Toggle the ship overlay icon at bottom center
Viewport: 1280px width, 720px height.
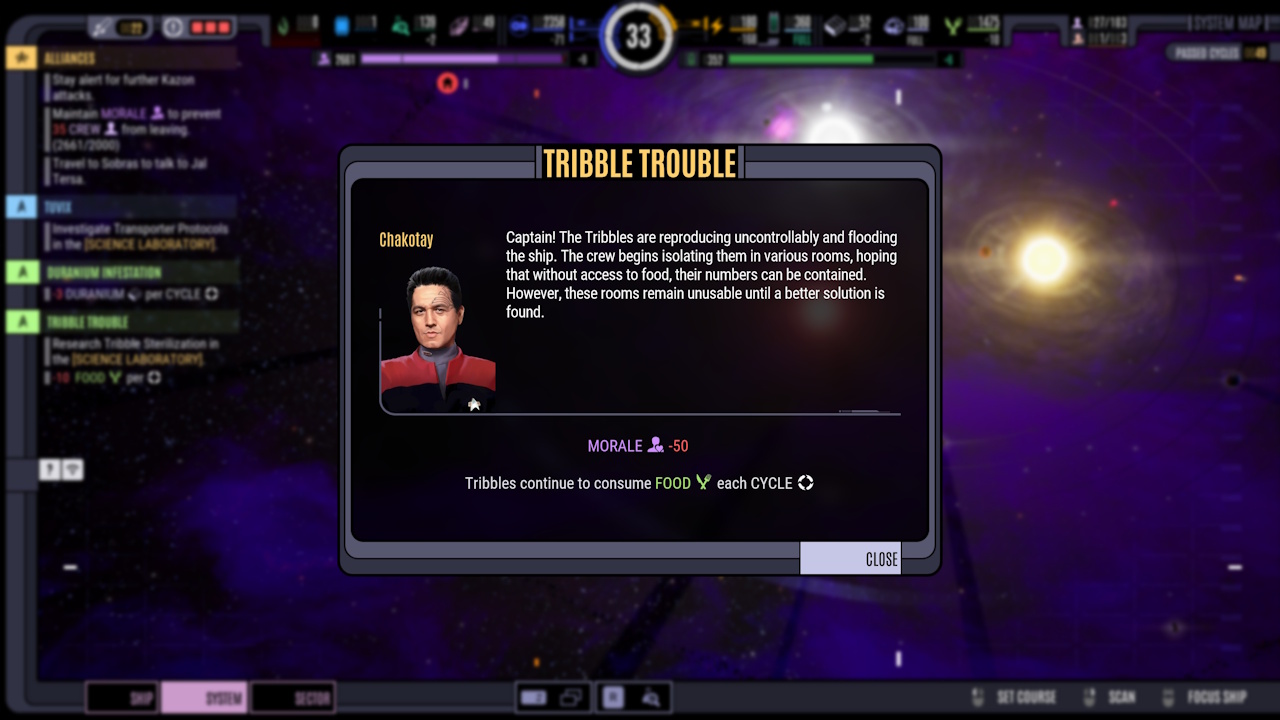534,697
